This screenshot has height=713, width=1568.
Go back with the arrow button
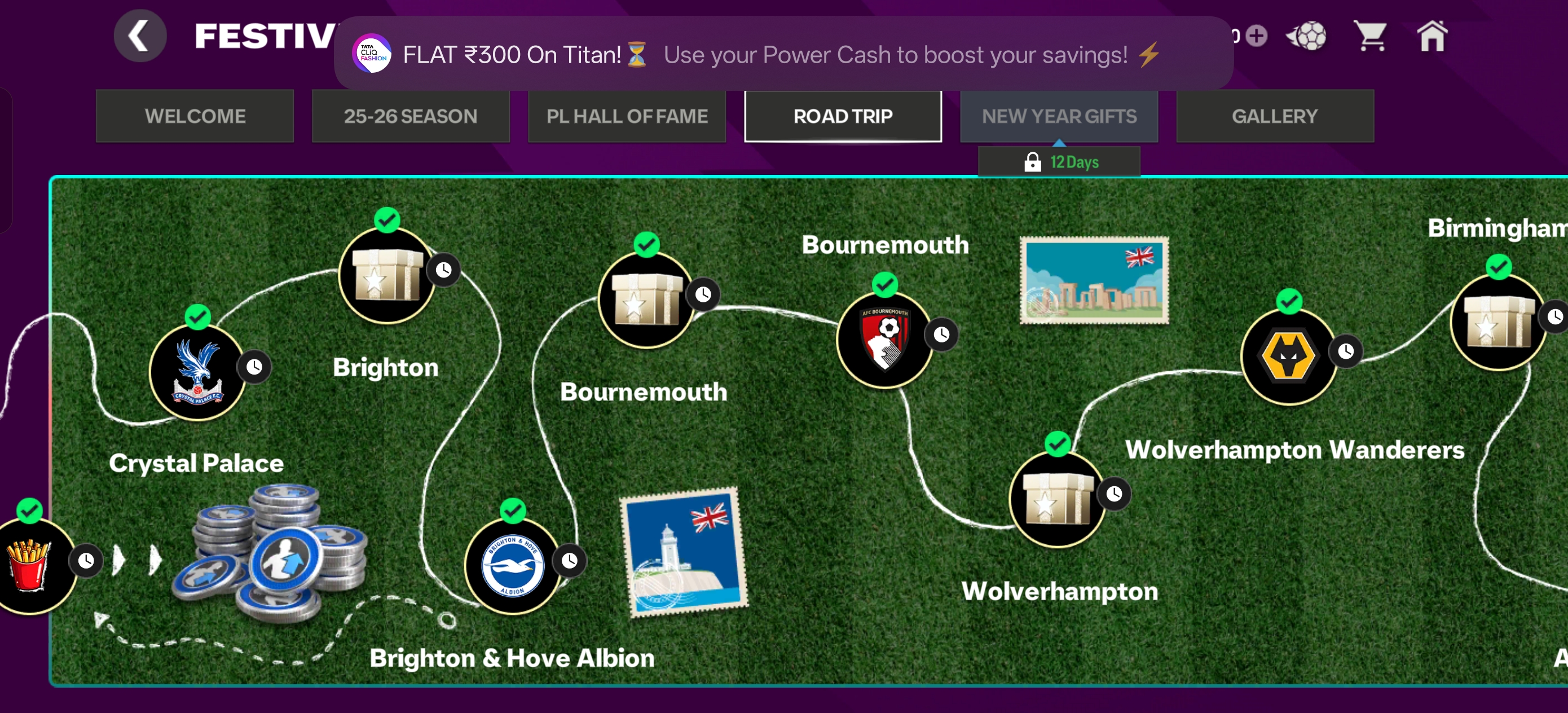[x=140, y=36]
